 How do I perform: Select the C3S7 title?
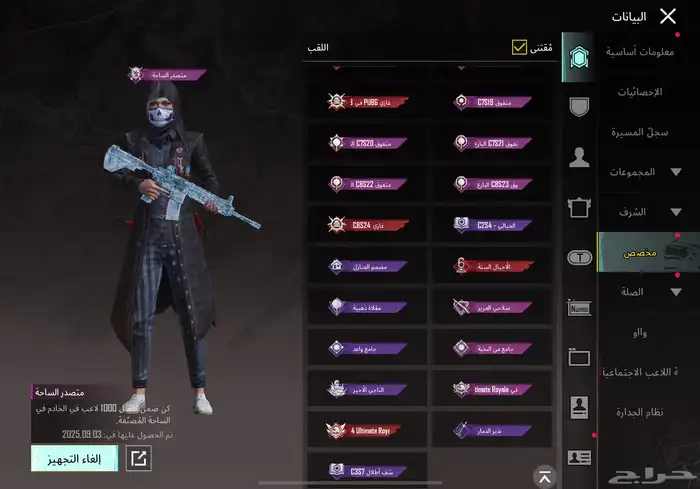point(367,470)
